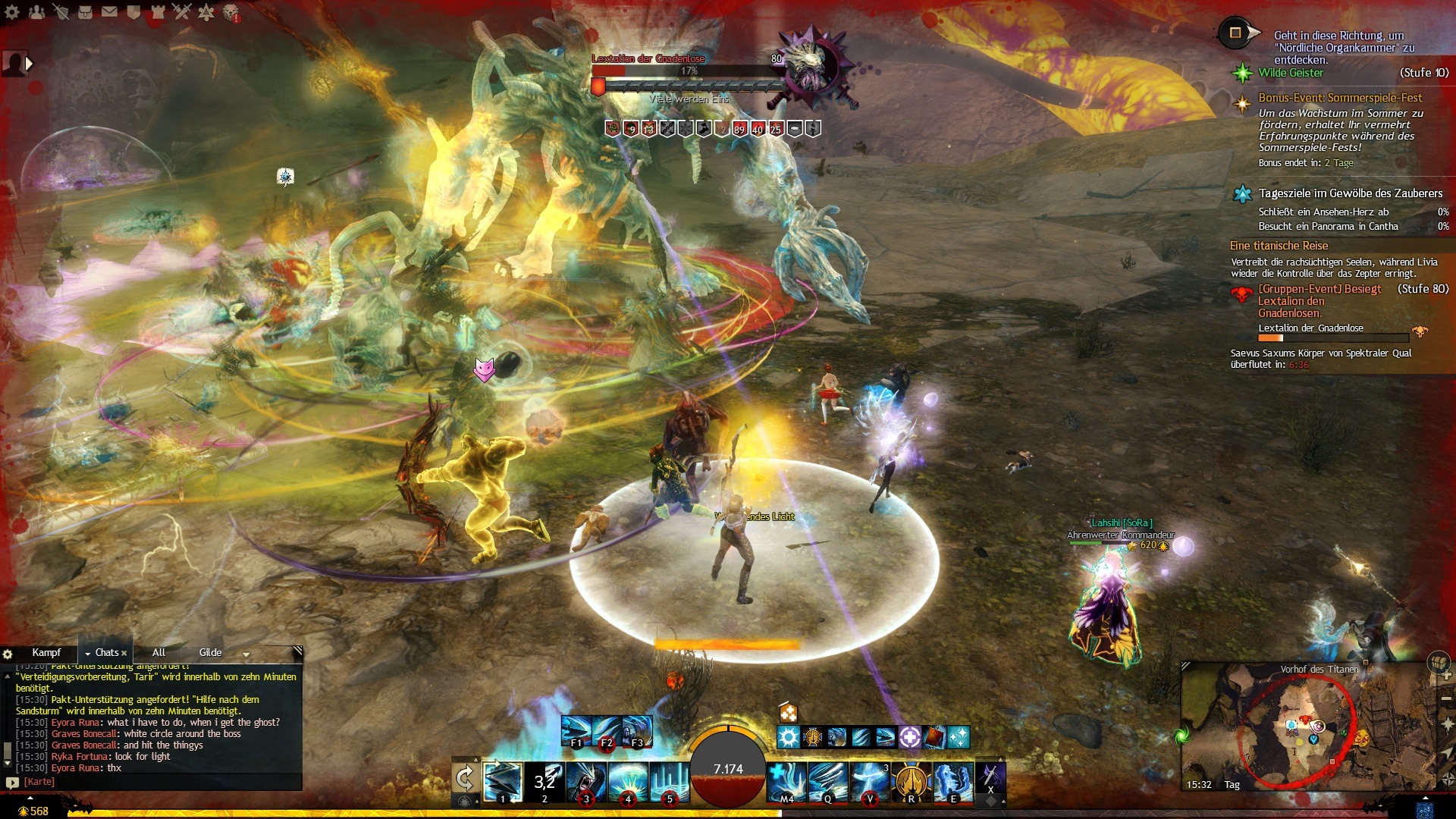The width and height of the screenshot is (1456, 819).
Task: Zoom out the minimap with minus button
Action: 1447,698
